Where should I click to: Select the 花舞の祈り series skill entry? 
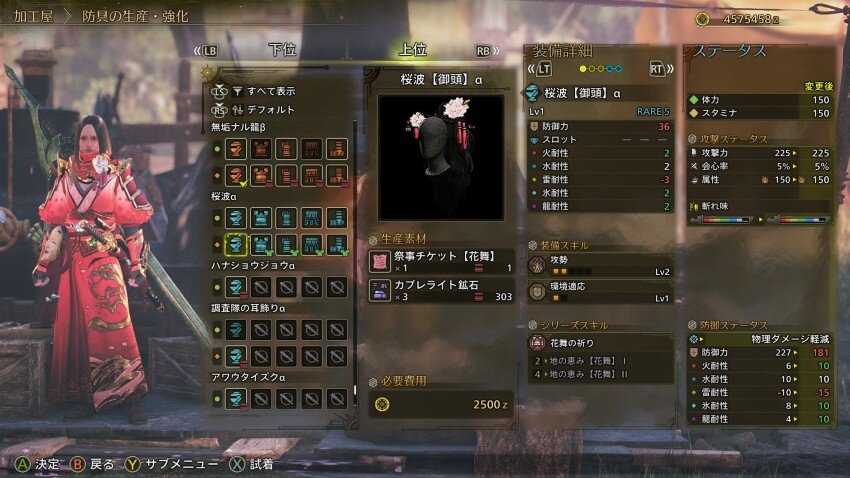(x=600, y=343)
